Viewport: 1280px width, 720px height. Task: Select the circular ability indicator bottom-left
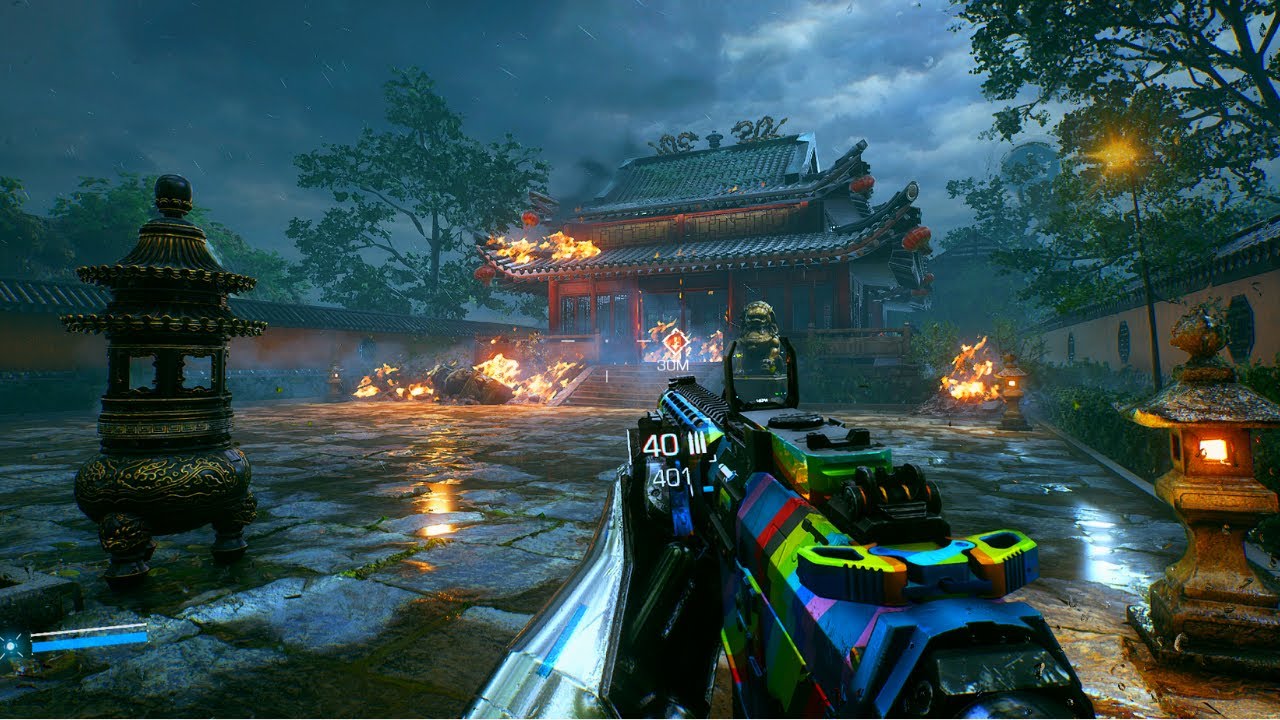11,646
